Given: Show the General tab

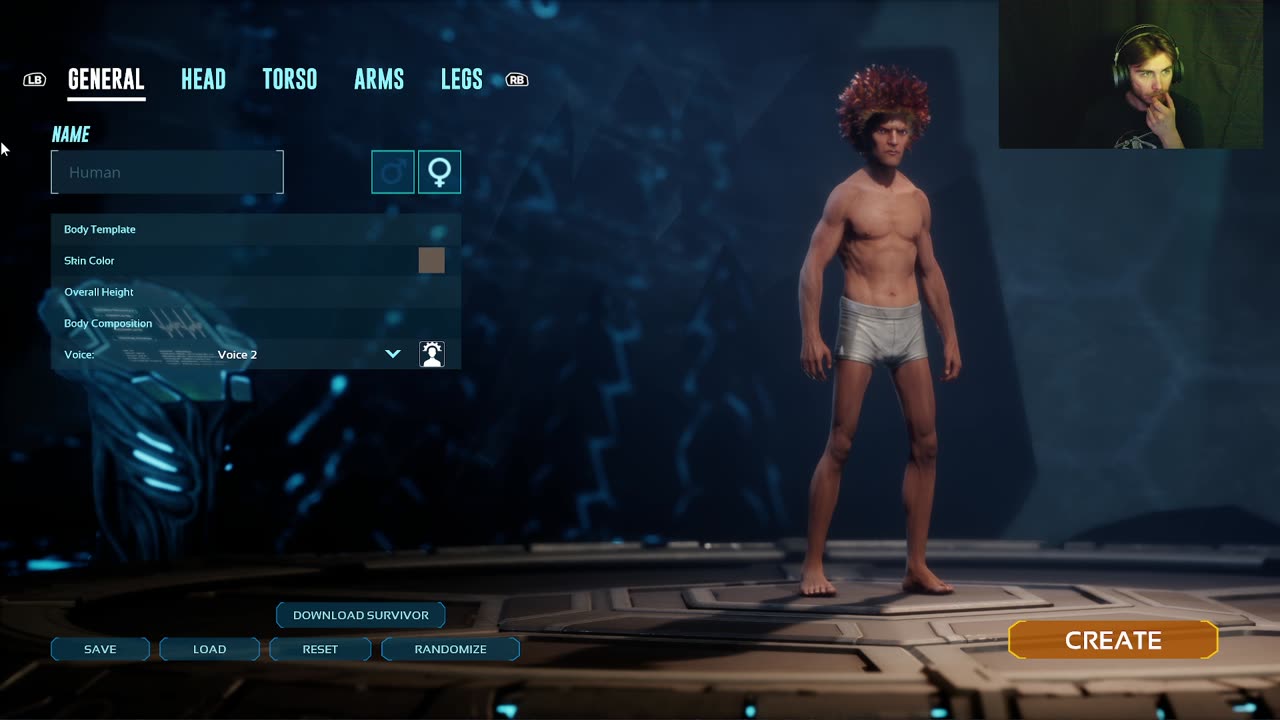Looking at the screenshot, I should point(106,80).
